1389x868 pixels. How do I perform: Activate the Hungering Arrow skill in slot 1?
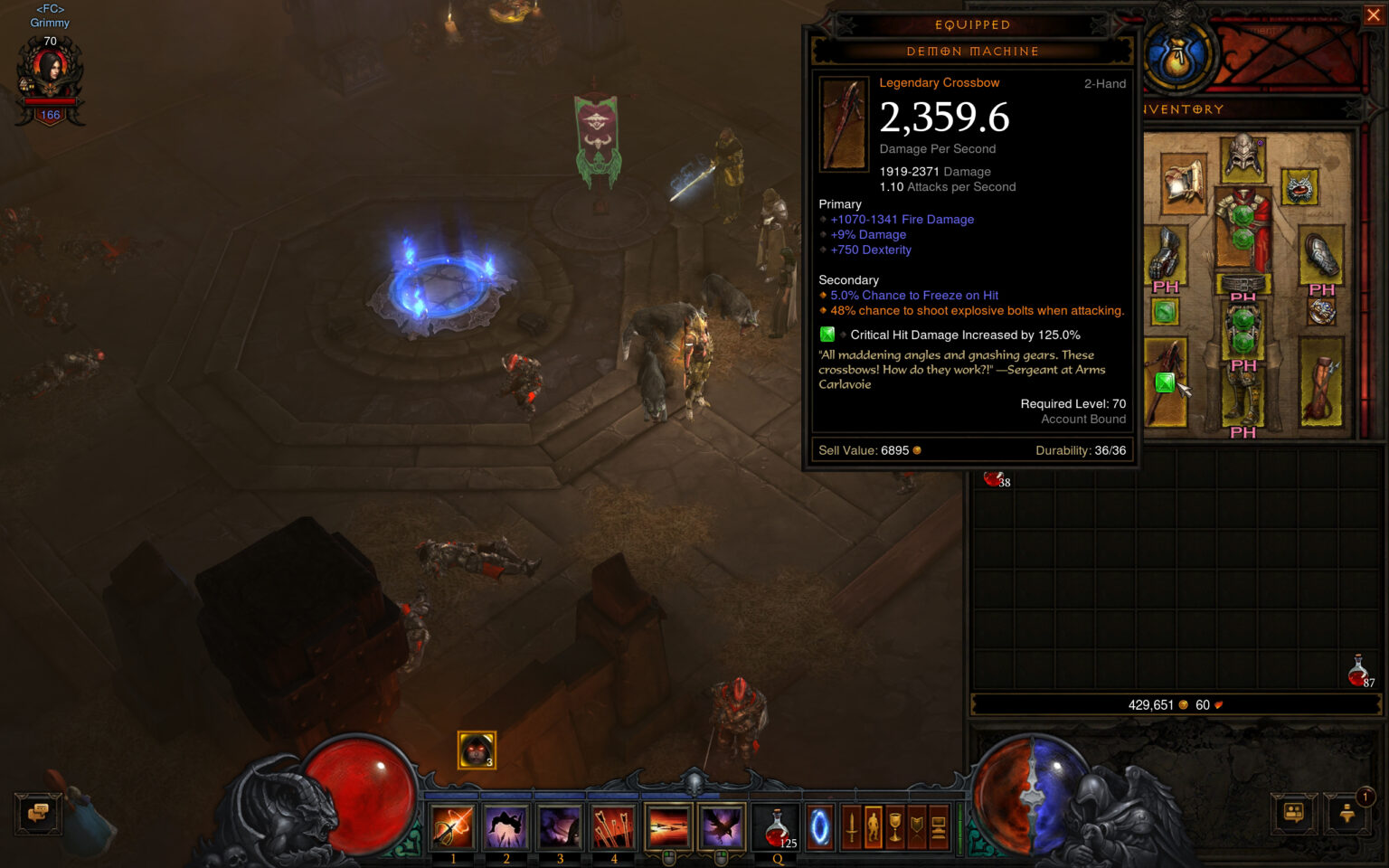coord(452,827)
